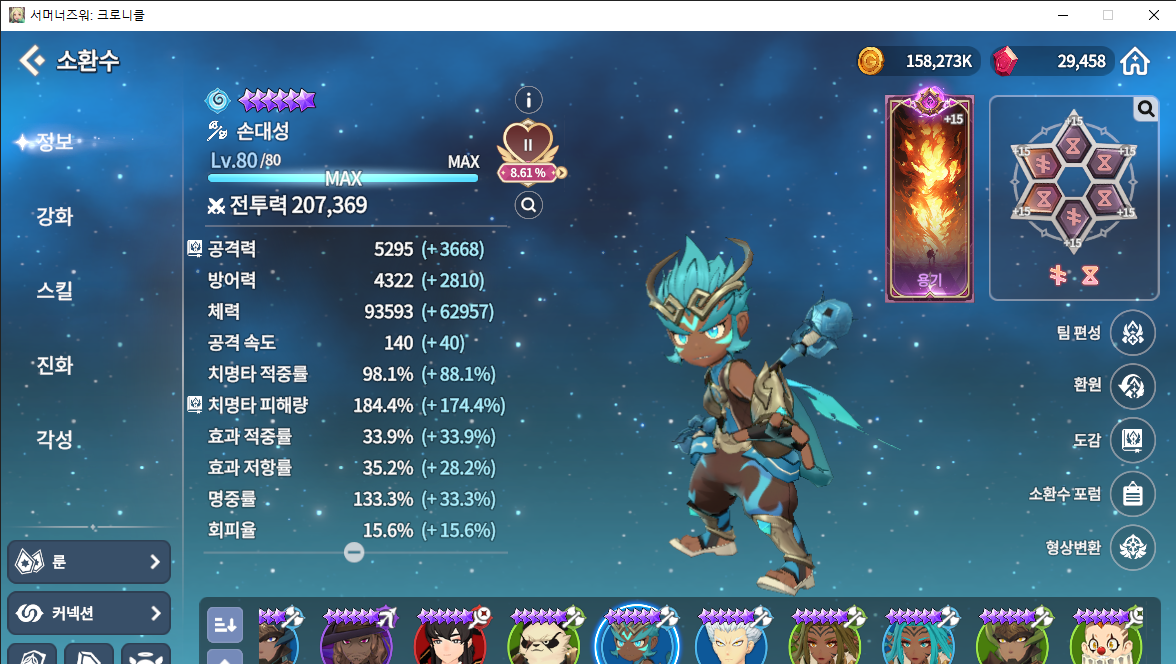The width and height of the screenshot is (1176, 664).
Task: Open the 룬 menu button
Action: point(89,562)
